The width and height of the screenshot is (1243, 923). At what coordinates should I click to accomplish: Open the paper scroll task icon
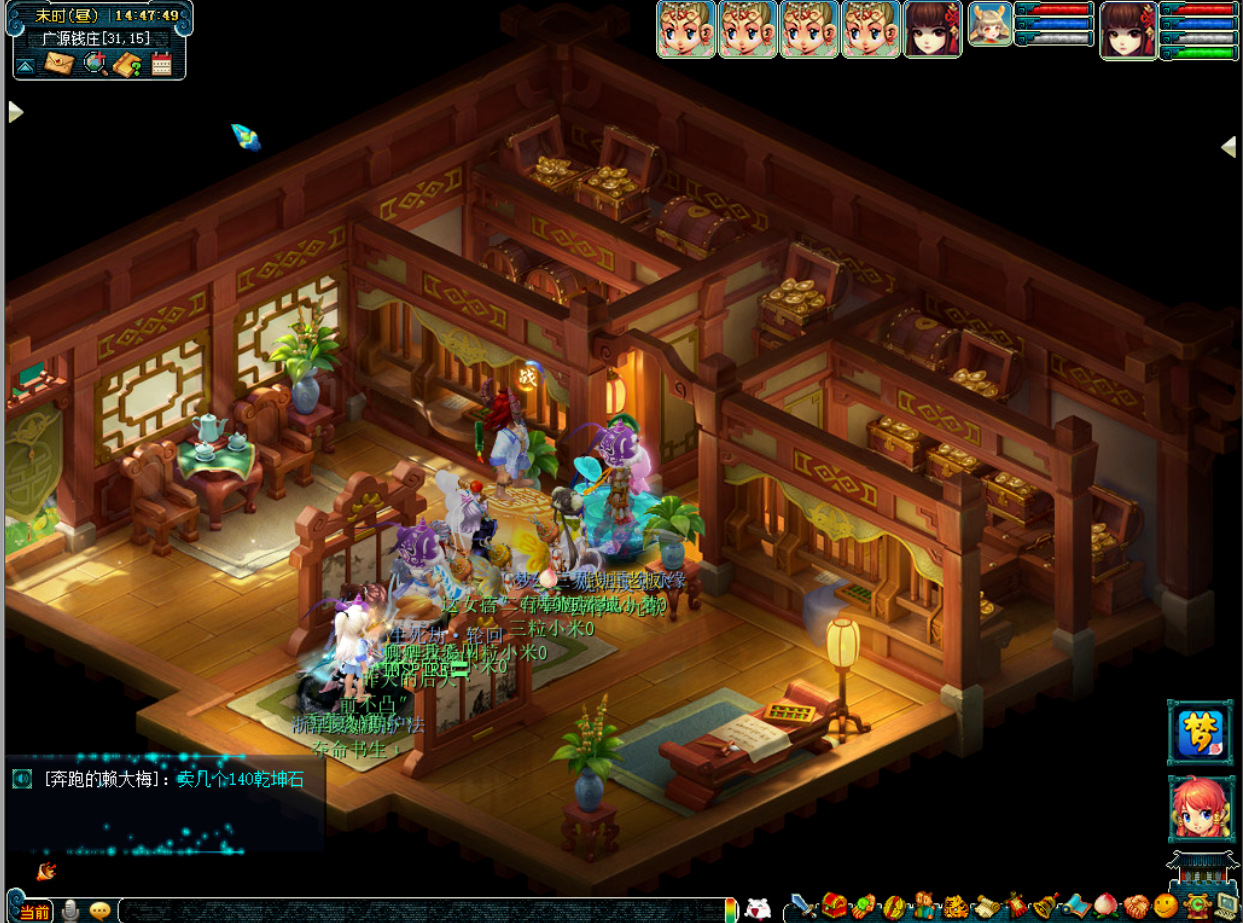click(x=987, y=906)
